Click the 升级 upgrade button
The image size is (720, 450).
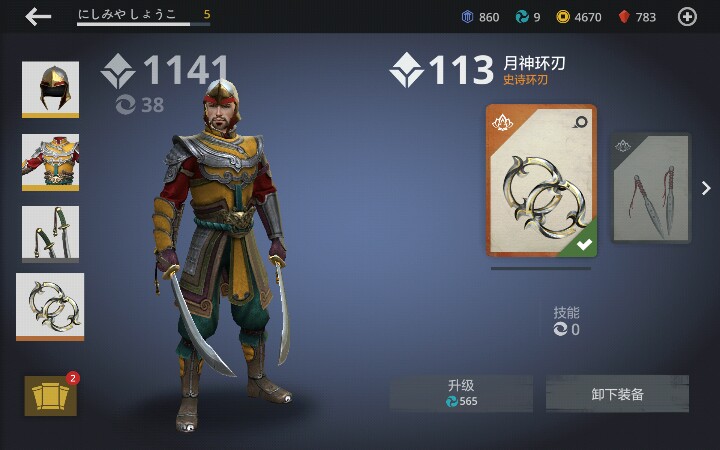pos(461,393)
